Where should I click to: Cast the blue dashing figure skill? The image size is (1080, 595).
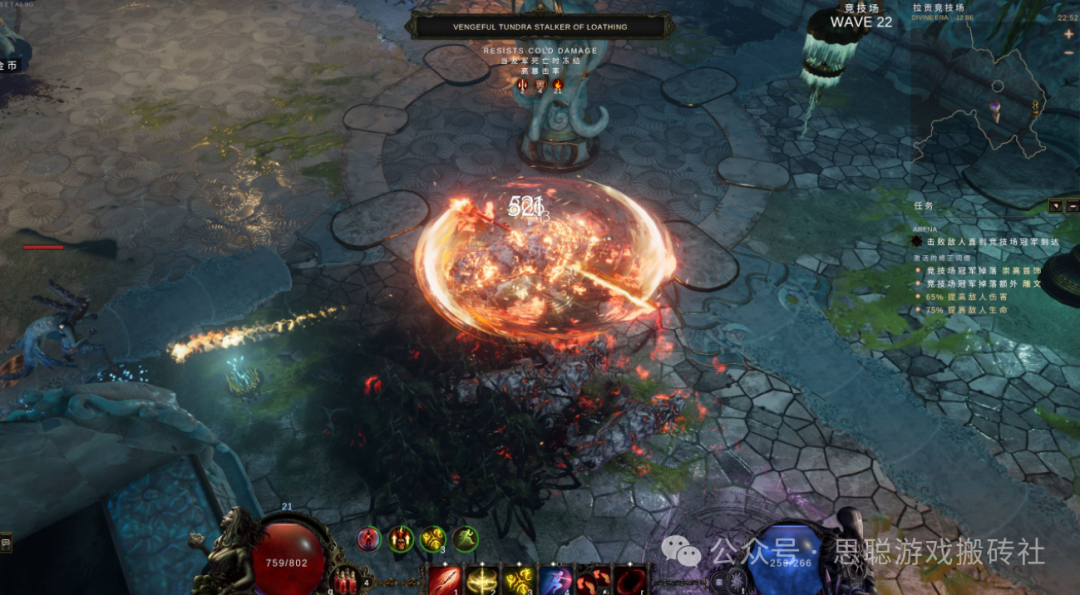(x=556, y=579)
